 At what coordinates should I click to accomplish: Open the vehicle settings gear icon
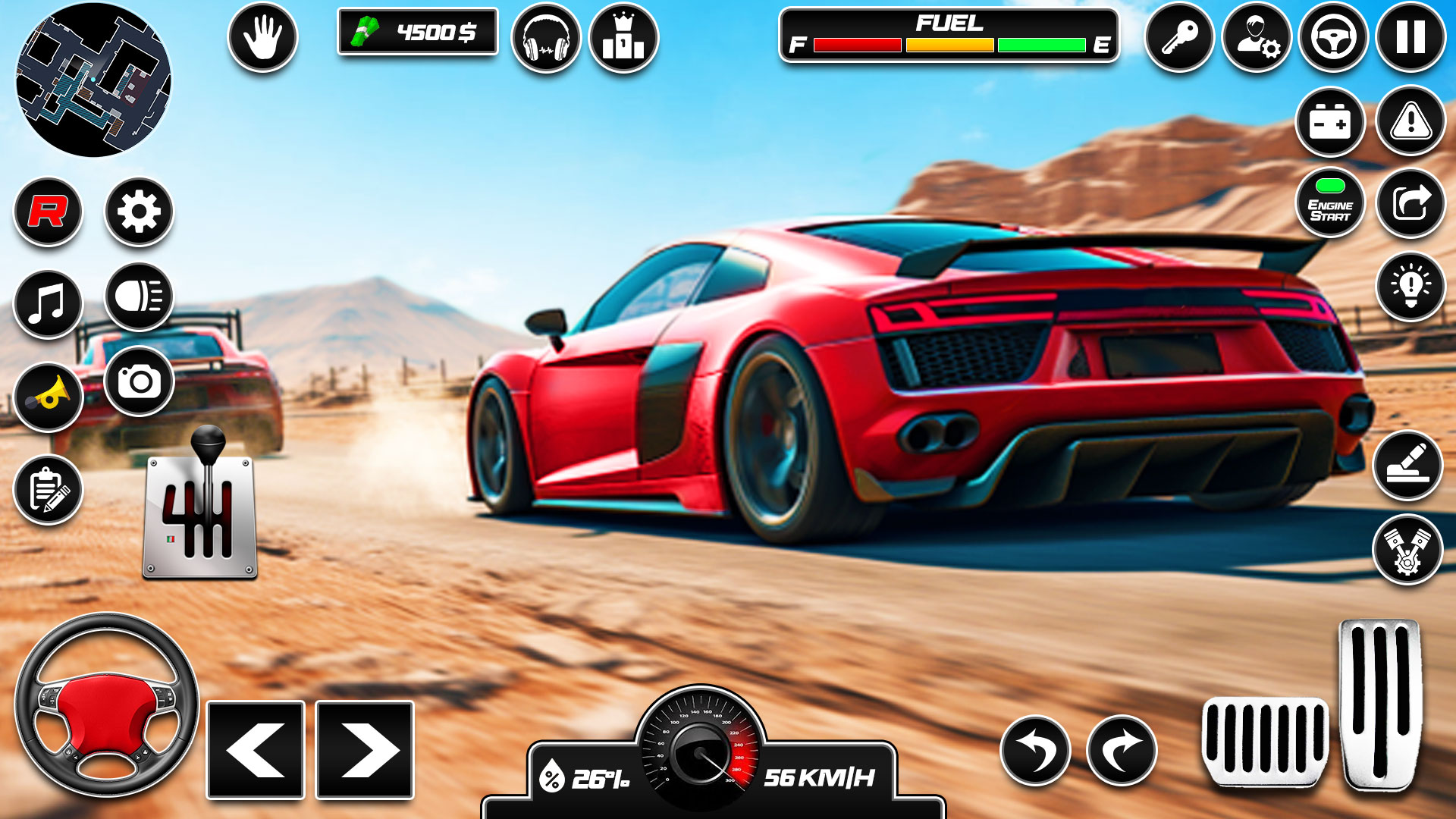[140, 212]
